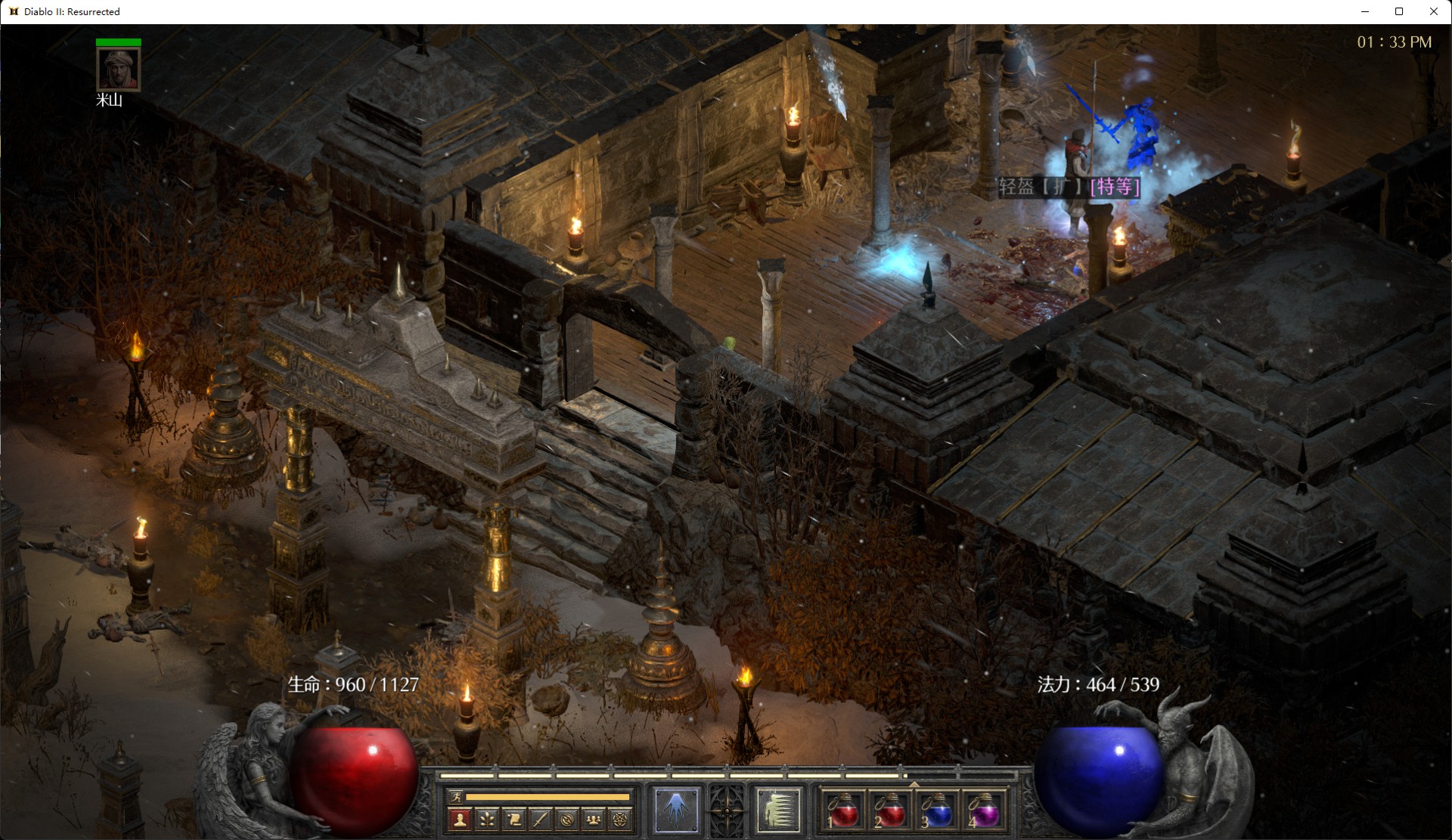Viewport: 1452px width, 840px height.
Task: Open the character stats panel icon
Action: pos(459,819)
